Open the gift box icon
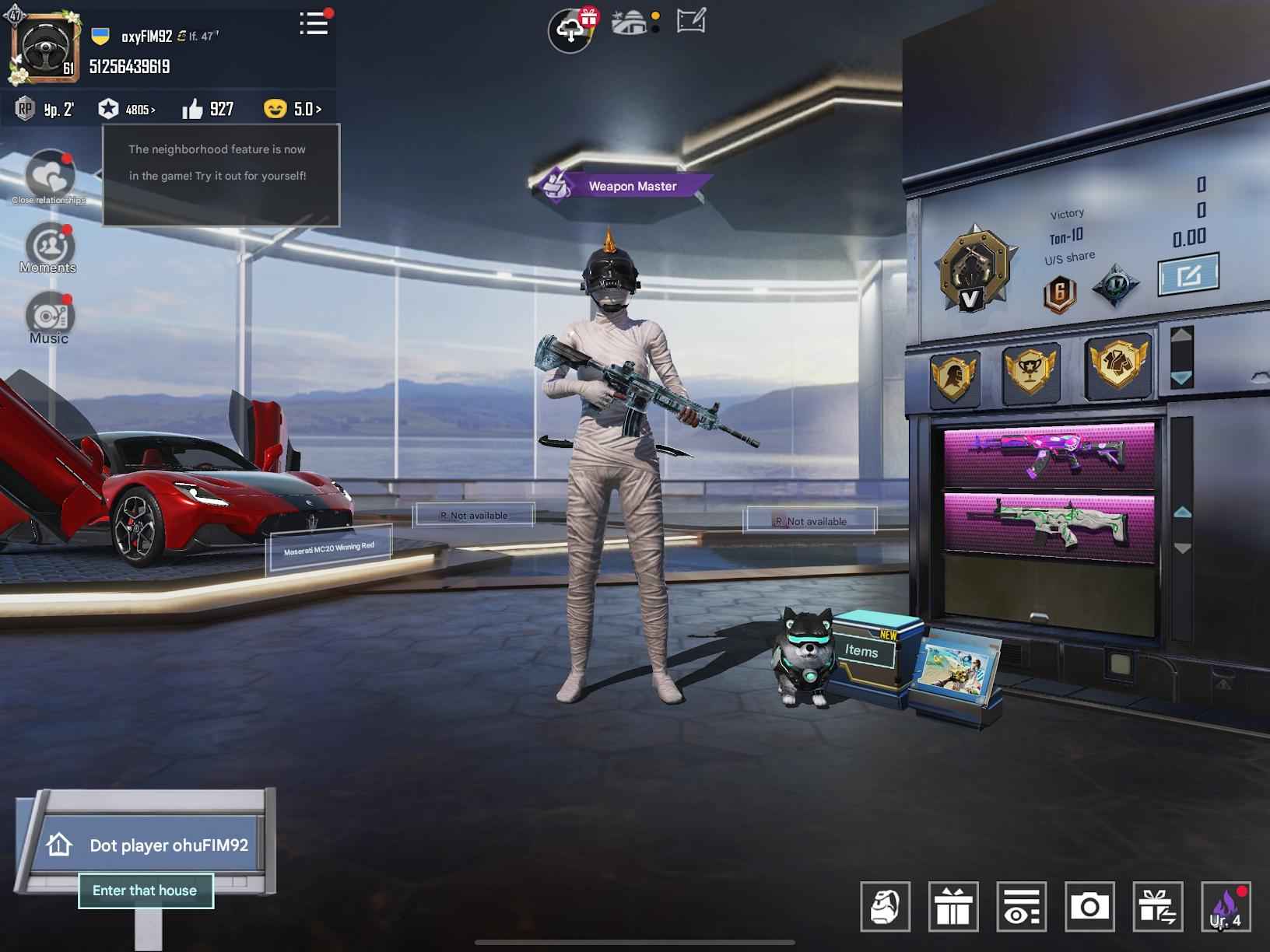 pos(953,908)
